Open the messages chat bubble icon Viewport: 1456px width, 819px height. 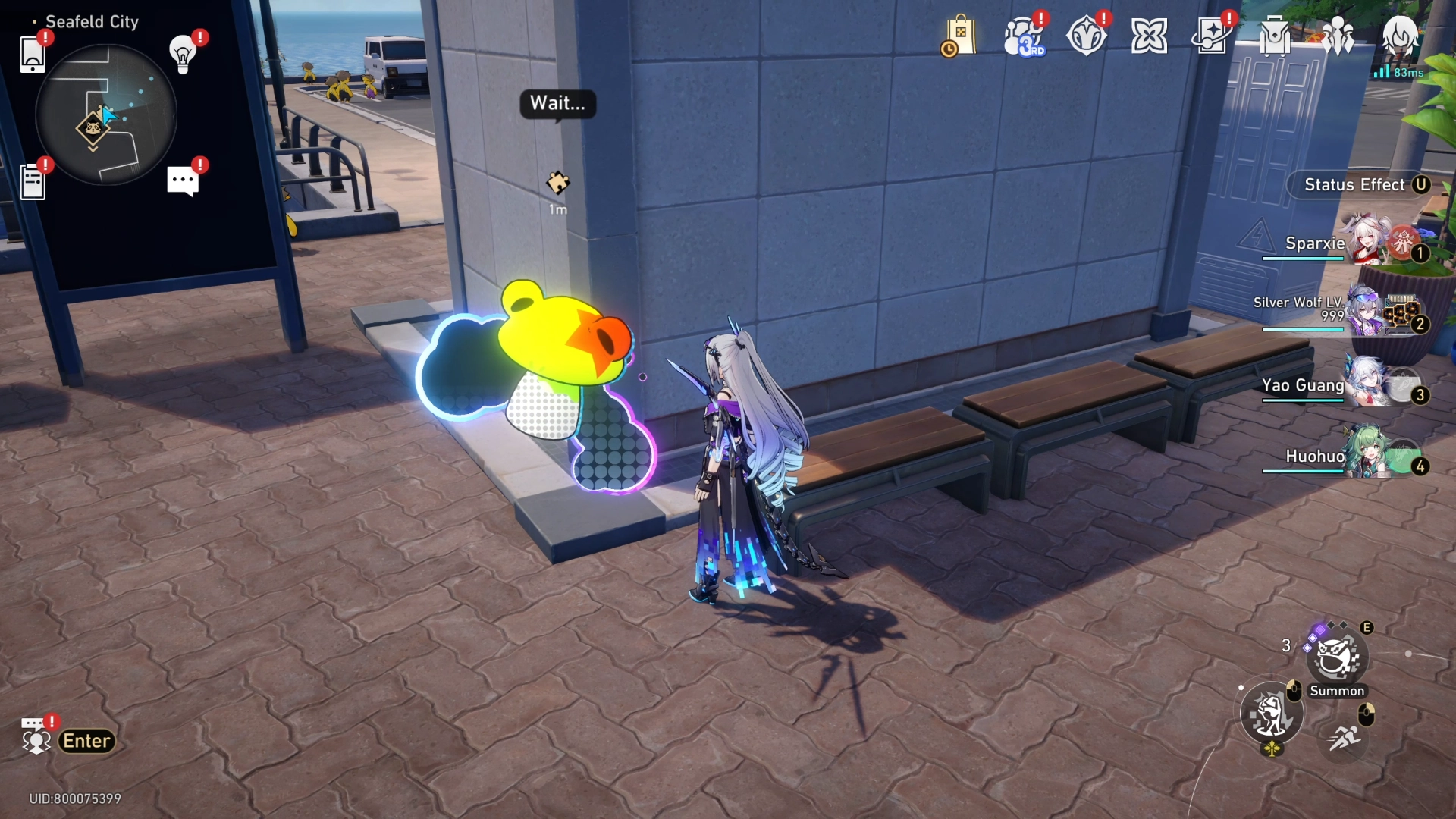[x=182, y=179]
